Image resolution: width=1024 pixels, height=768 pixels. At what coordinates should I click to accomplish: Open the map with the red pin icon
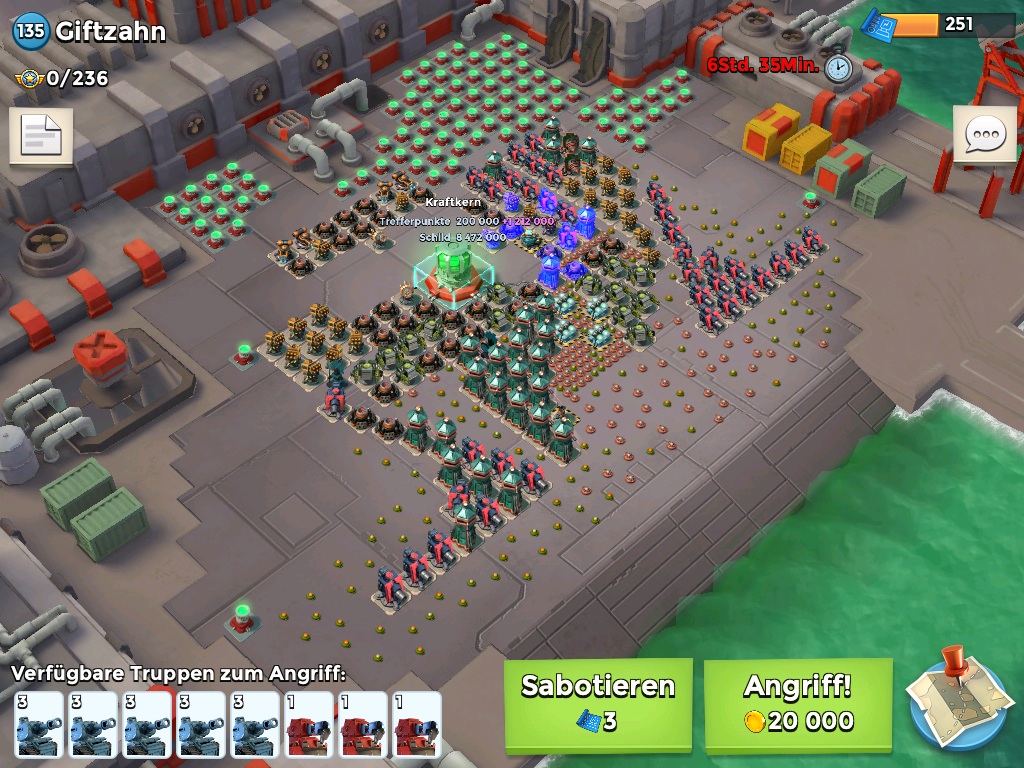(954, 700)
